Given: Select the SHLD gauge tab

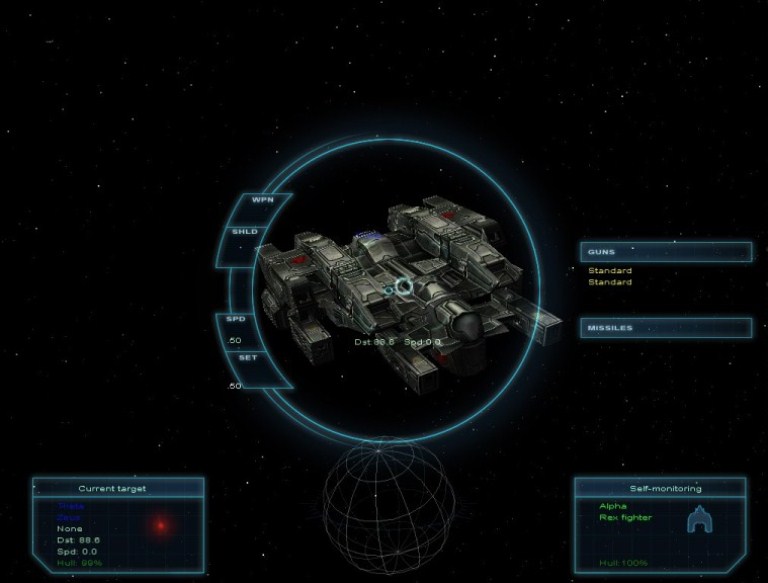Looking at the screenshot, I should coord(245,232).
